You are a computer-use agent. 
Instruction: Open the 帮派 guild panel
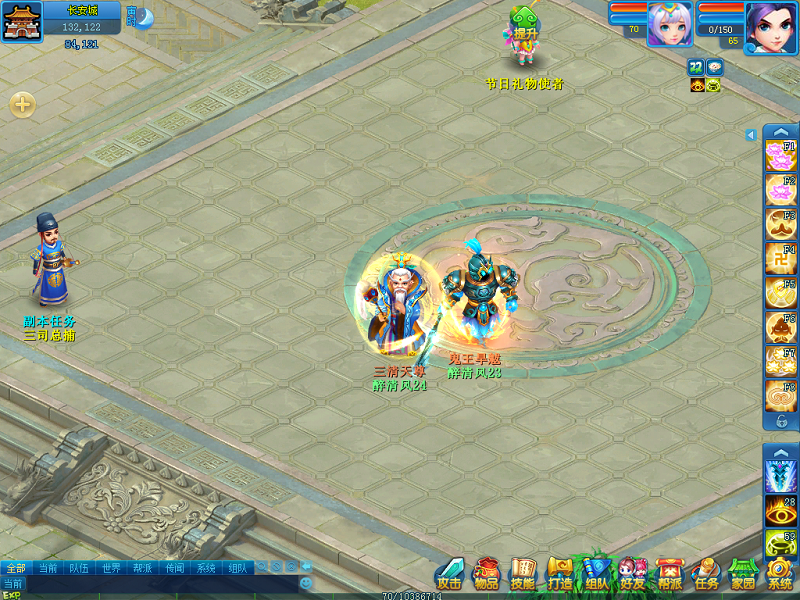[669, 574]
